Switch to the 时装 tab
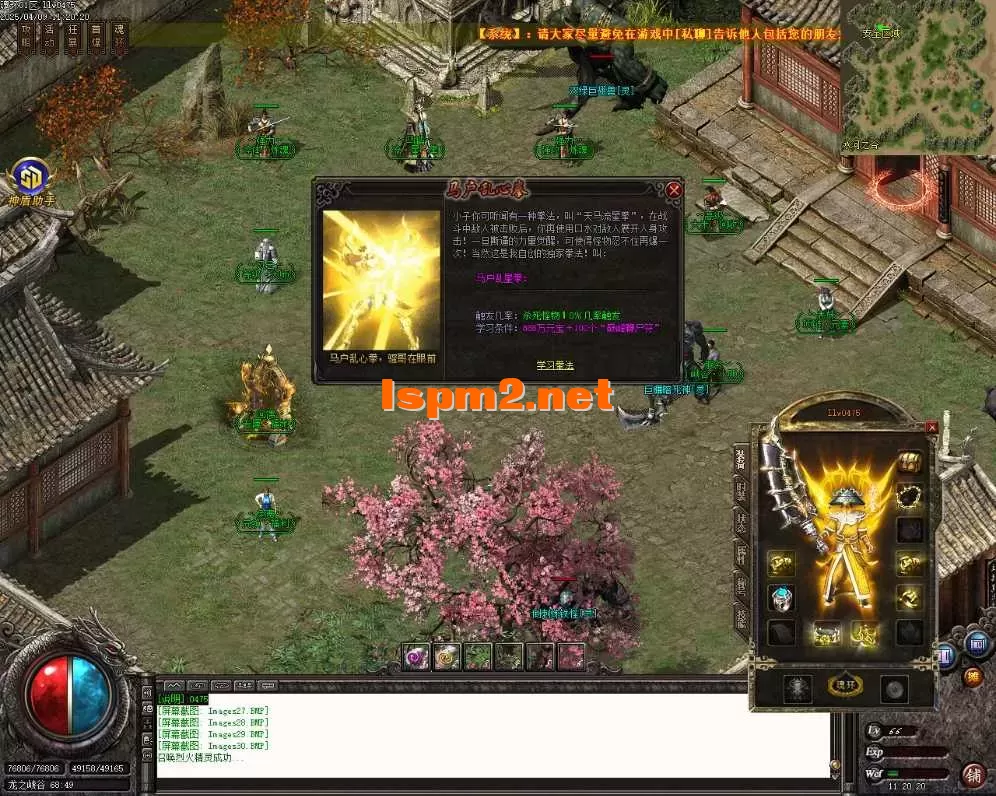The width and height of the screenshot is (996, 796). pyautogui.click(x=741, y=490)
